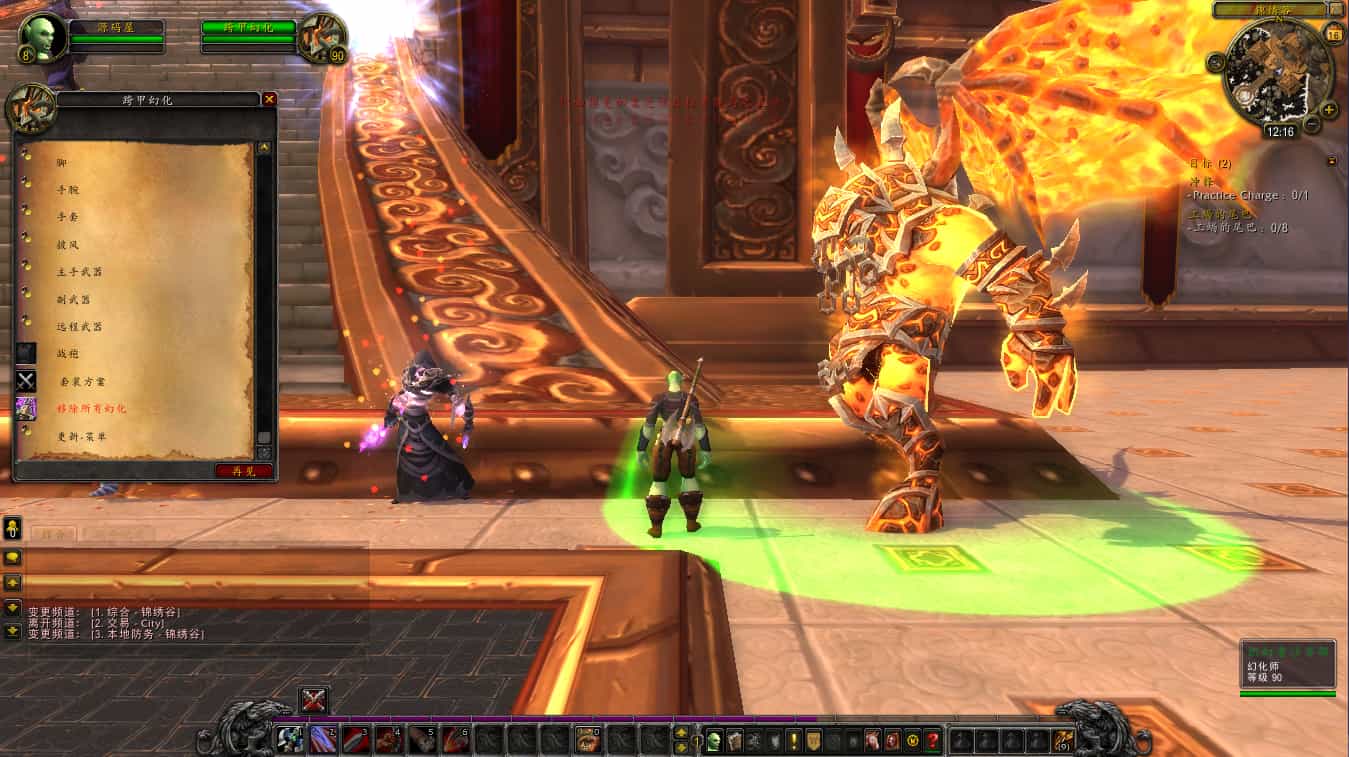Collapse the objectives tracker
The image size is (1349, 757).
1332,161
